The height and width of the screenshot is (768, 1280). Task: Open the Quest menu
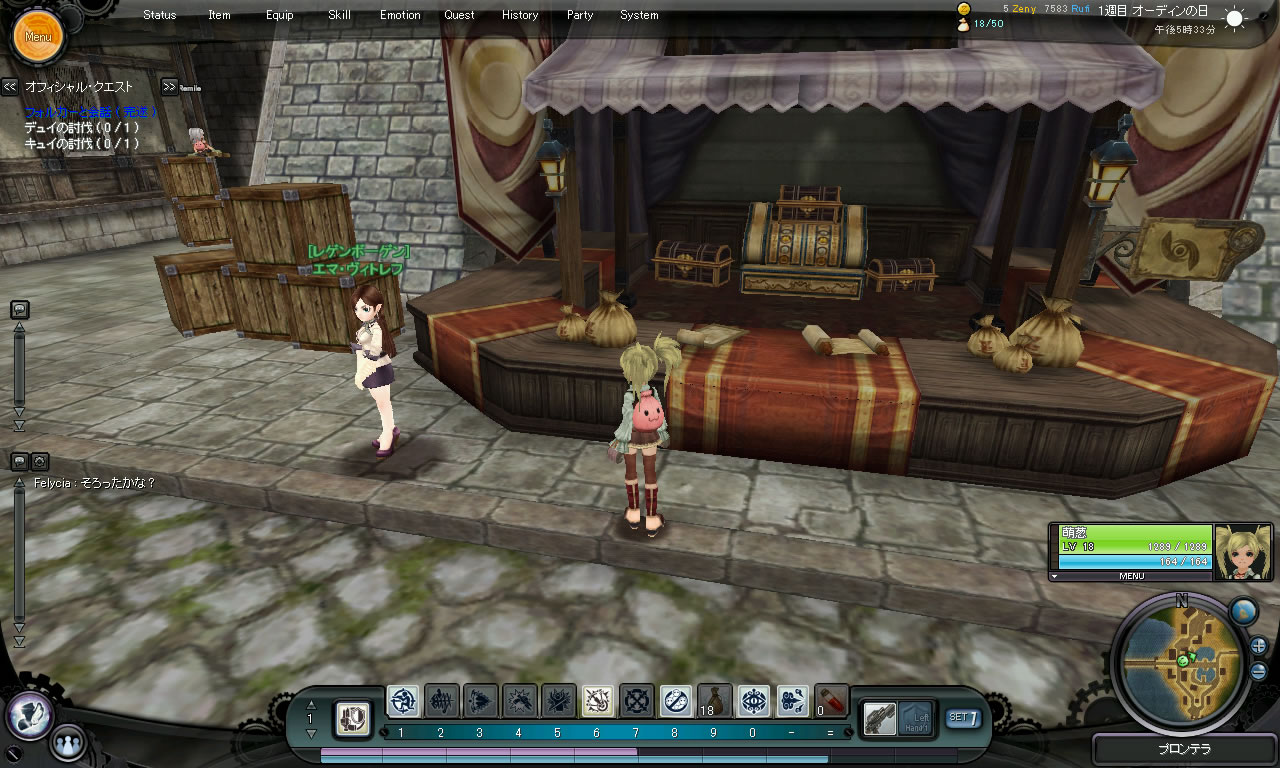tap(459, 15)
